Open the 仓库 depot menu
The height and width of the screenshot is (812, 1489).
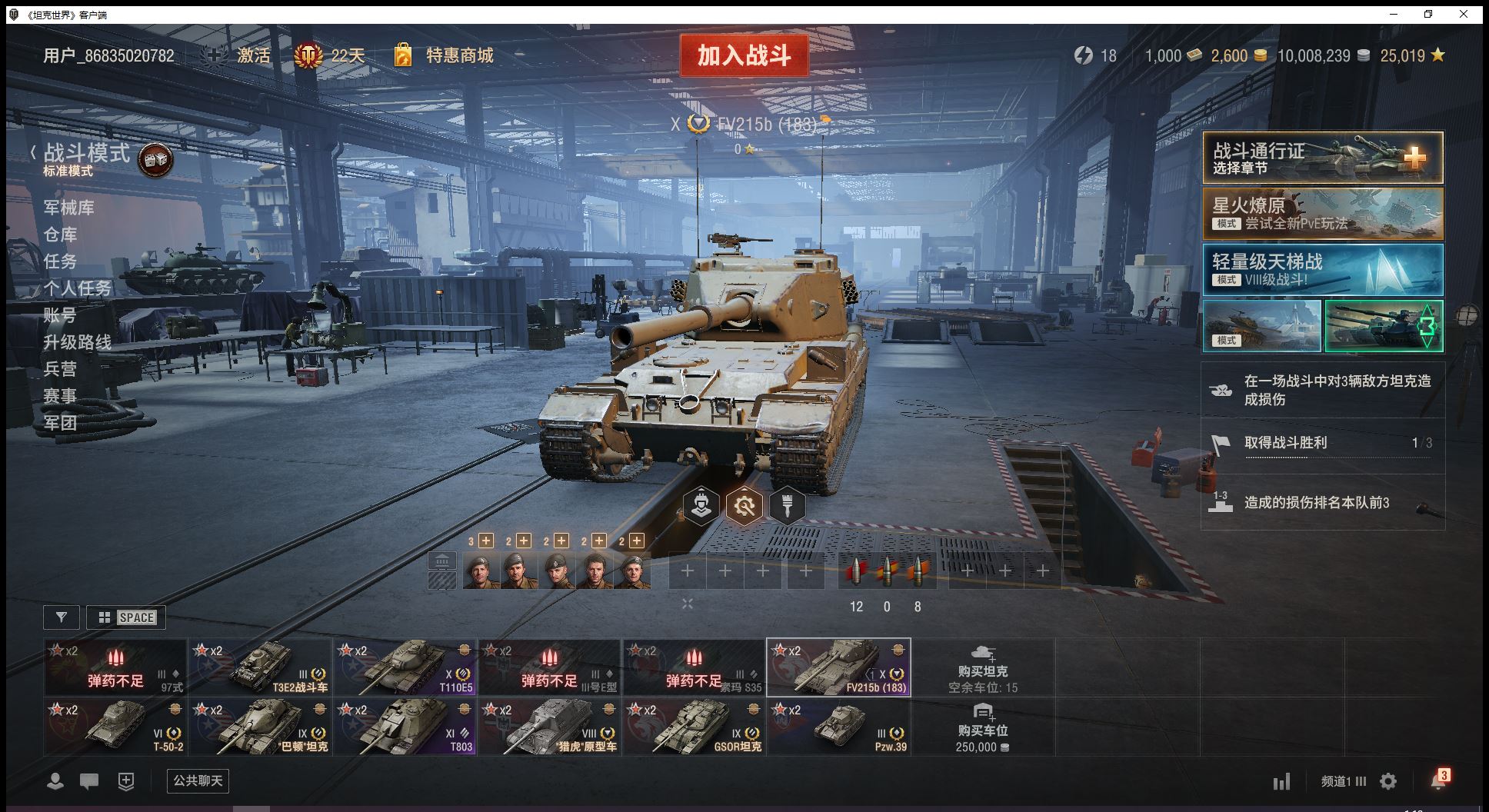(x=61, y=235)
